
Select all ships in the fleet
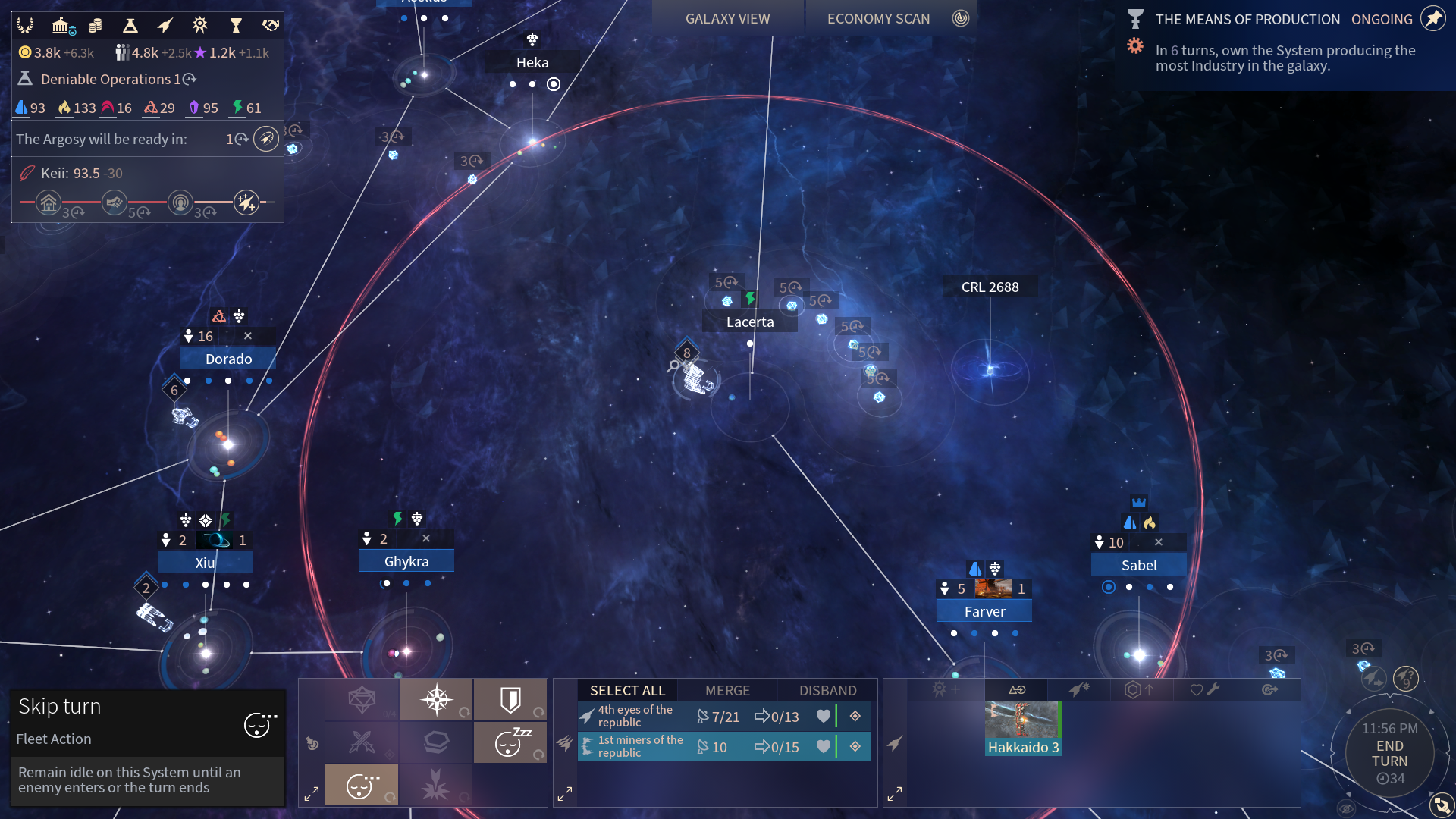tap(627, 690)
